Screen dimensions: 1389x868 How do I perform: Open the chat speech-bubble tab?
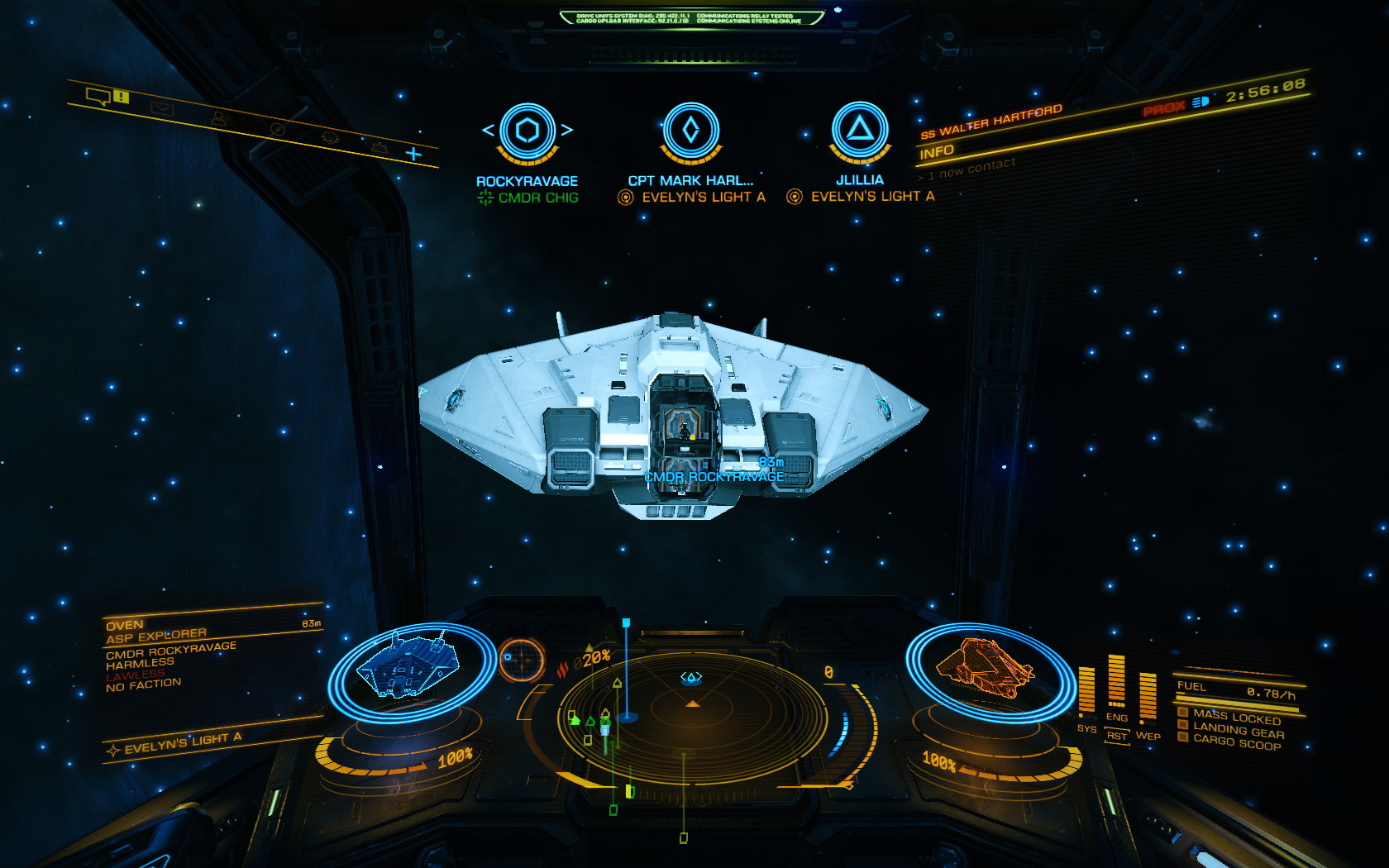(x=99, y=97)
